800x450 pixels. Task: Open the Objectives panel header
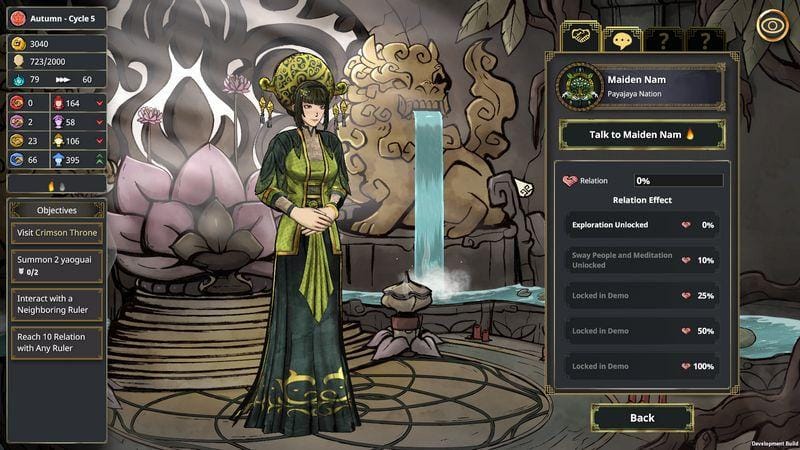pos(57,210)
